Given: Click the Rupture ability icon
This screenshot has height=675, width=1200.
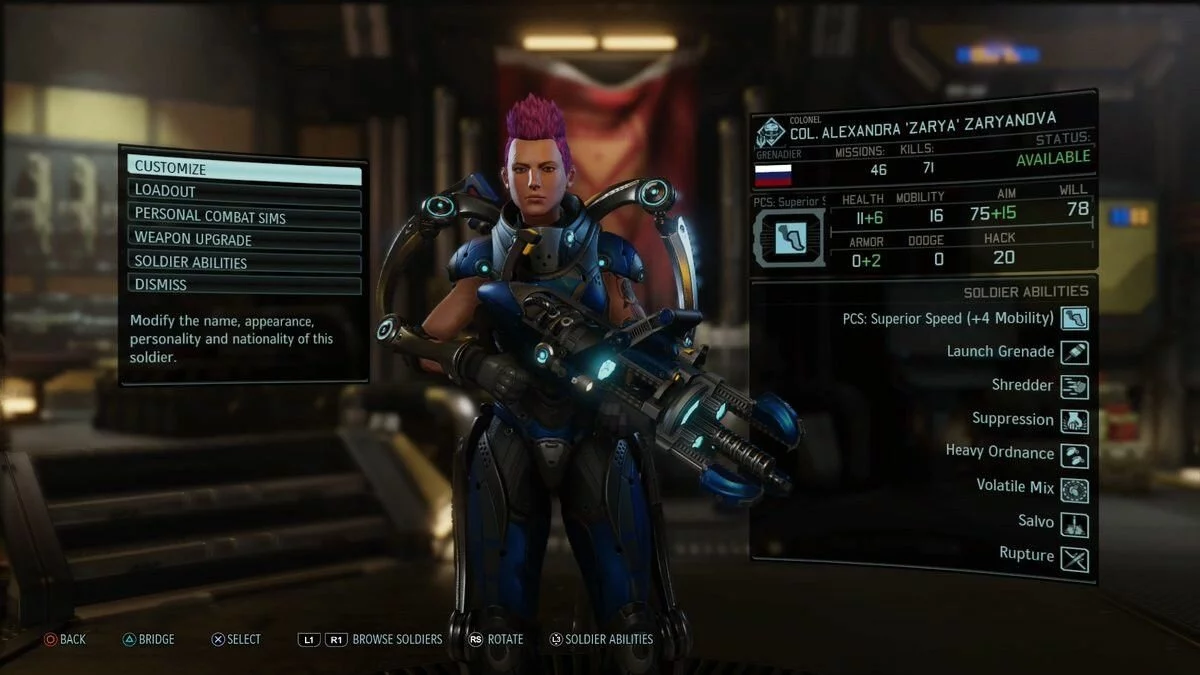Looking at the screenshot, I should pyautogui.click(x=1074, y=558).
